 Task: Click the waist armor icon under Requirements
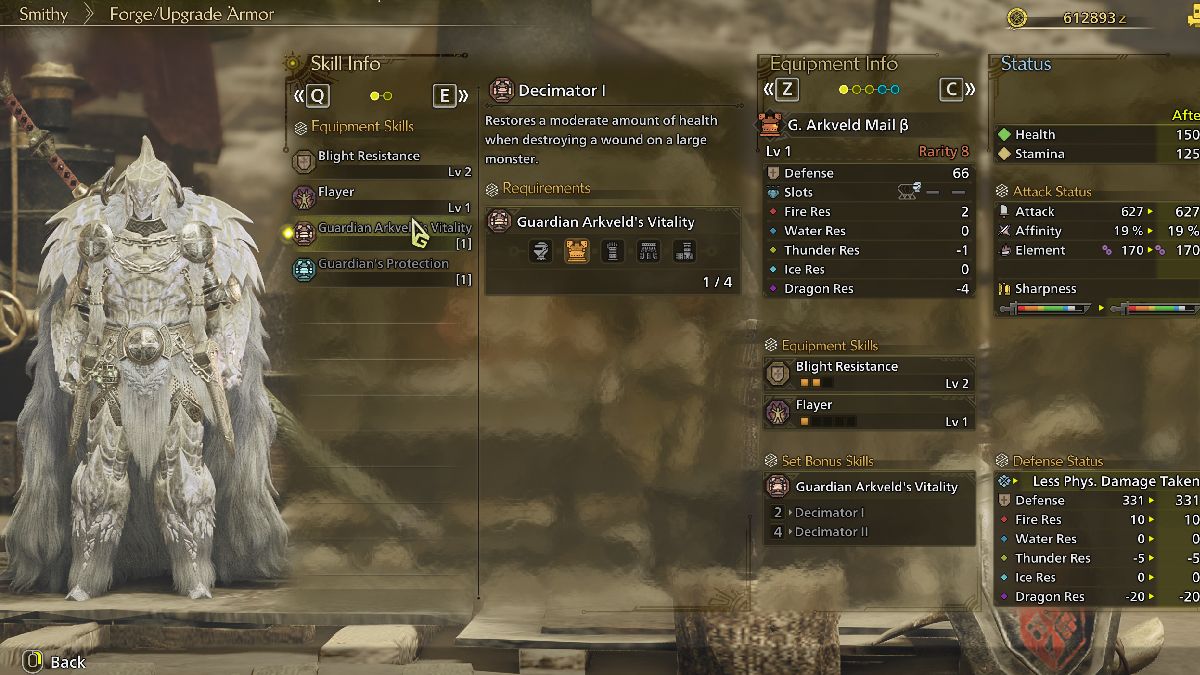click(x=648, y=252)
